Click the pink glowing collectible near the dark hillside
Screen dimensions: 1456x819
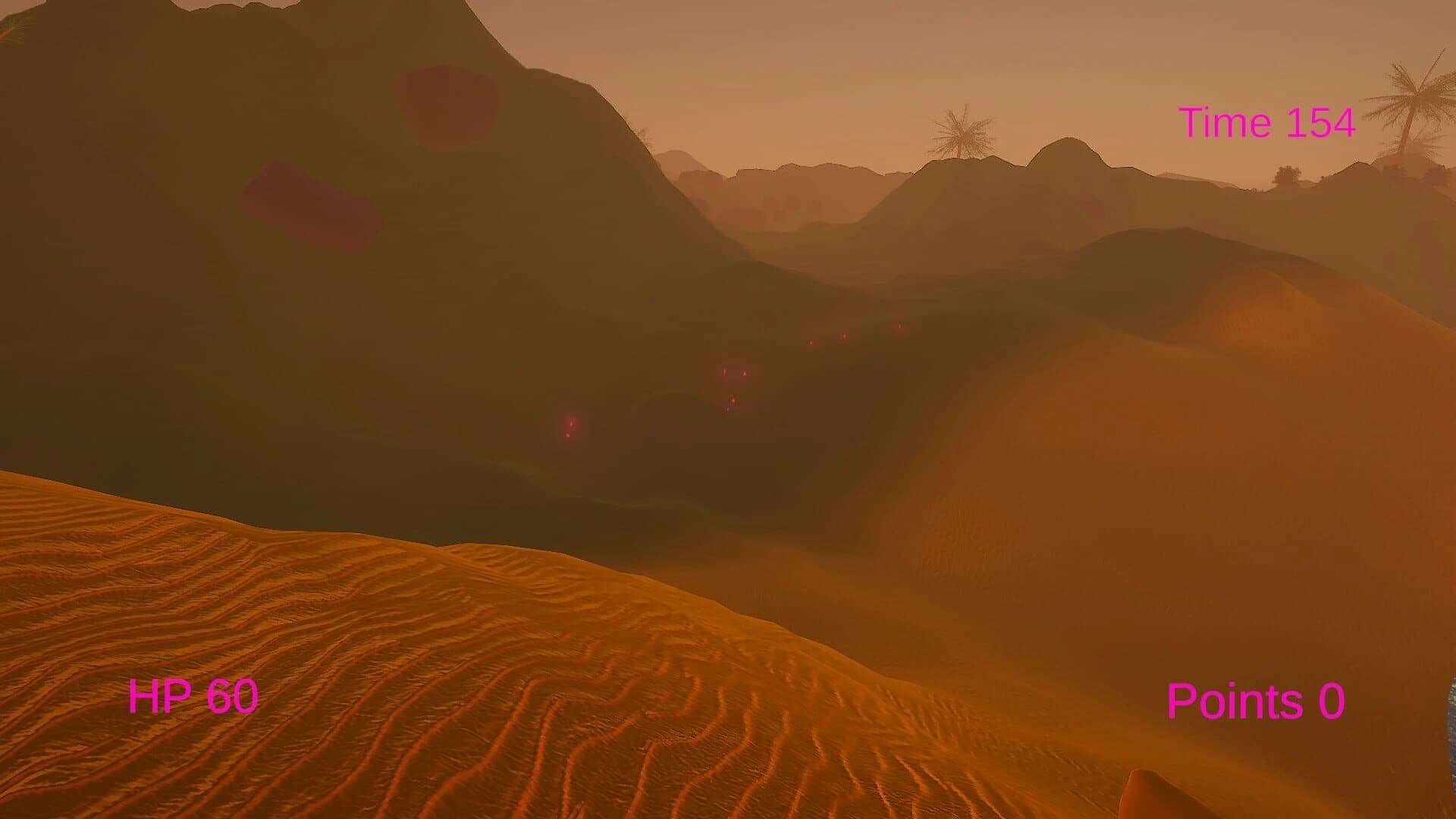click(570, 425)
